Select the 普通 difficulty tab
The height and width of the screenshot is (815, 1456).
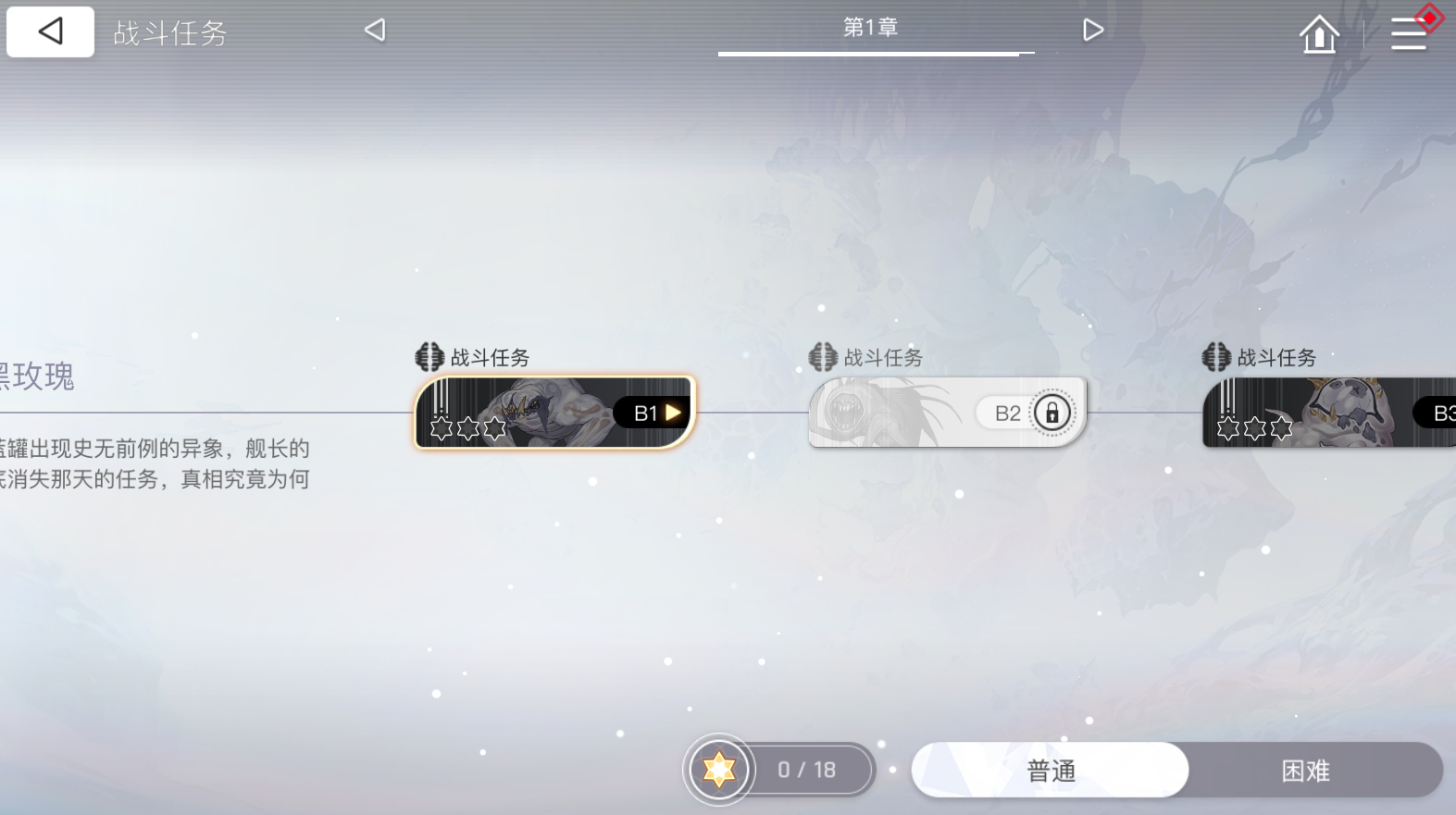coord(1049,770)
